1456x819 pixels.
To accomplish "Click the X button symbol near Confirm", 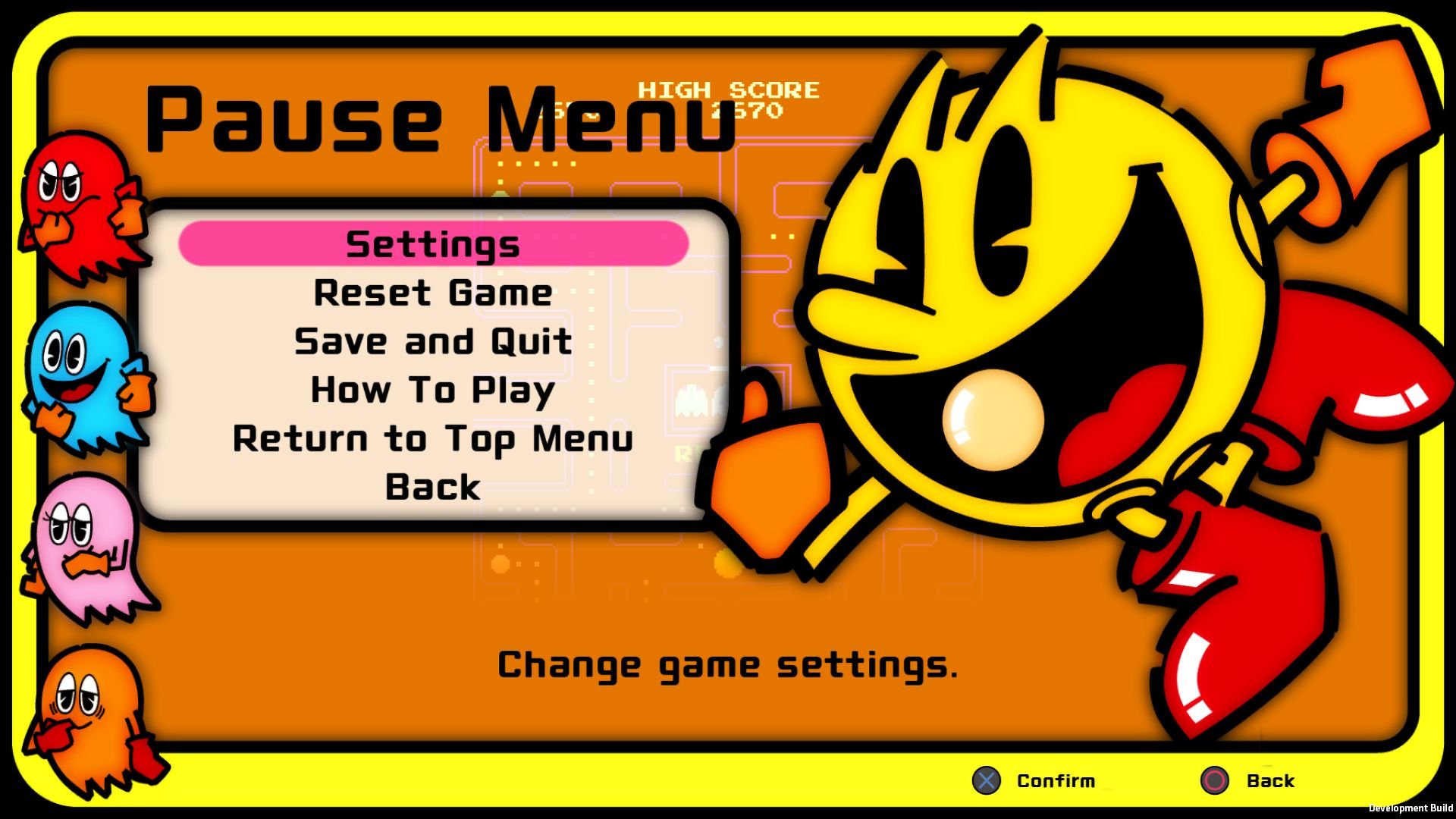I will [987, 780].
